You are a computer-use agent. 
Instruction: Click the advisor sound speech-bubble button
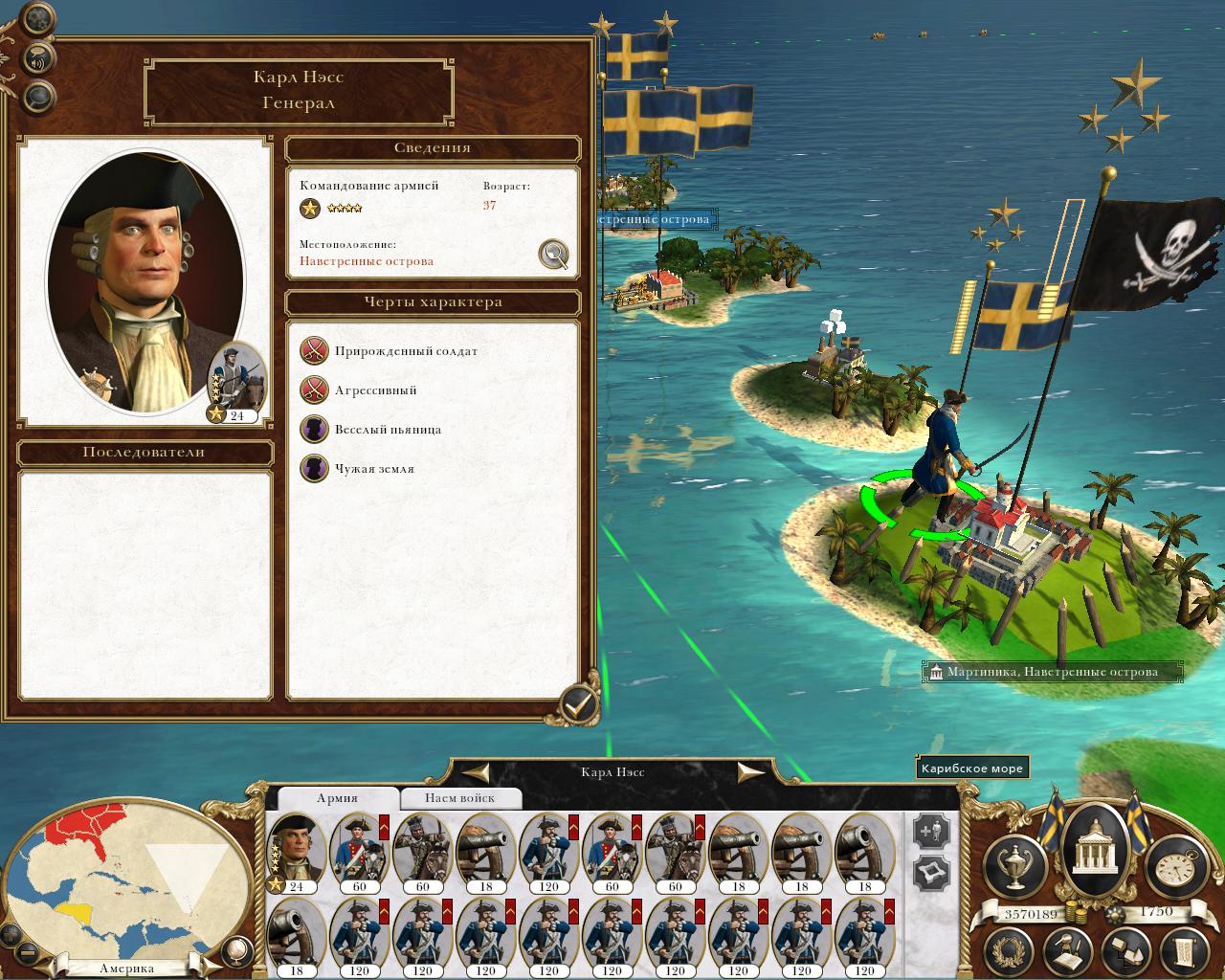(x=38, y=57)
